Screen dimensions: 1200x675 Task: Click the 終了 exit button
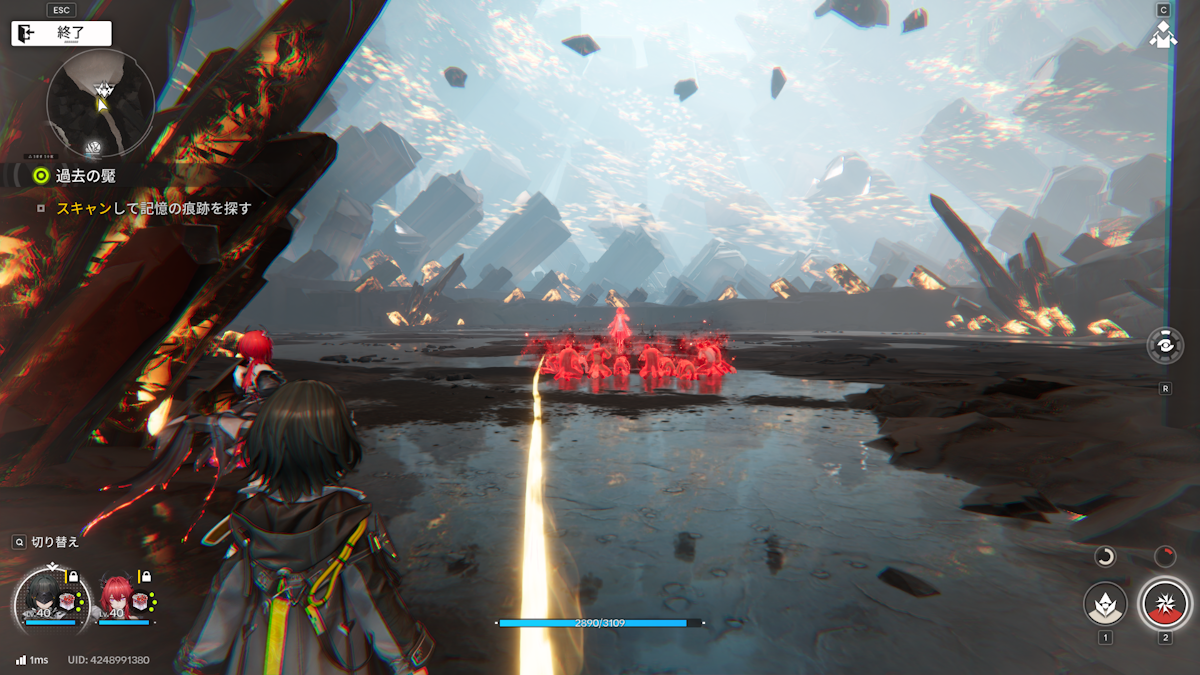[61, 33]
